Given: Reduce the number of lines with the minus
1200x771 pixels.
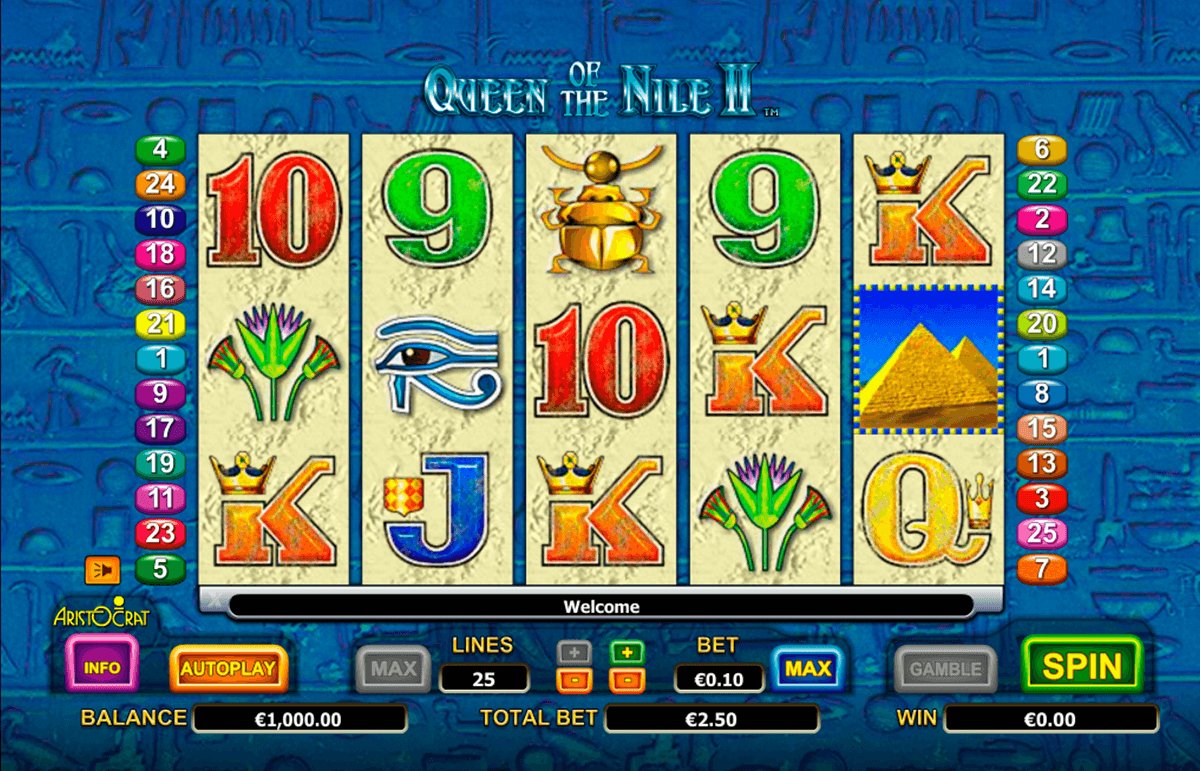Looking at the screenshot, I should pos(576,681).
